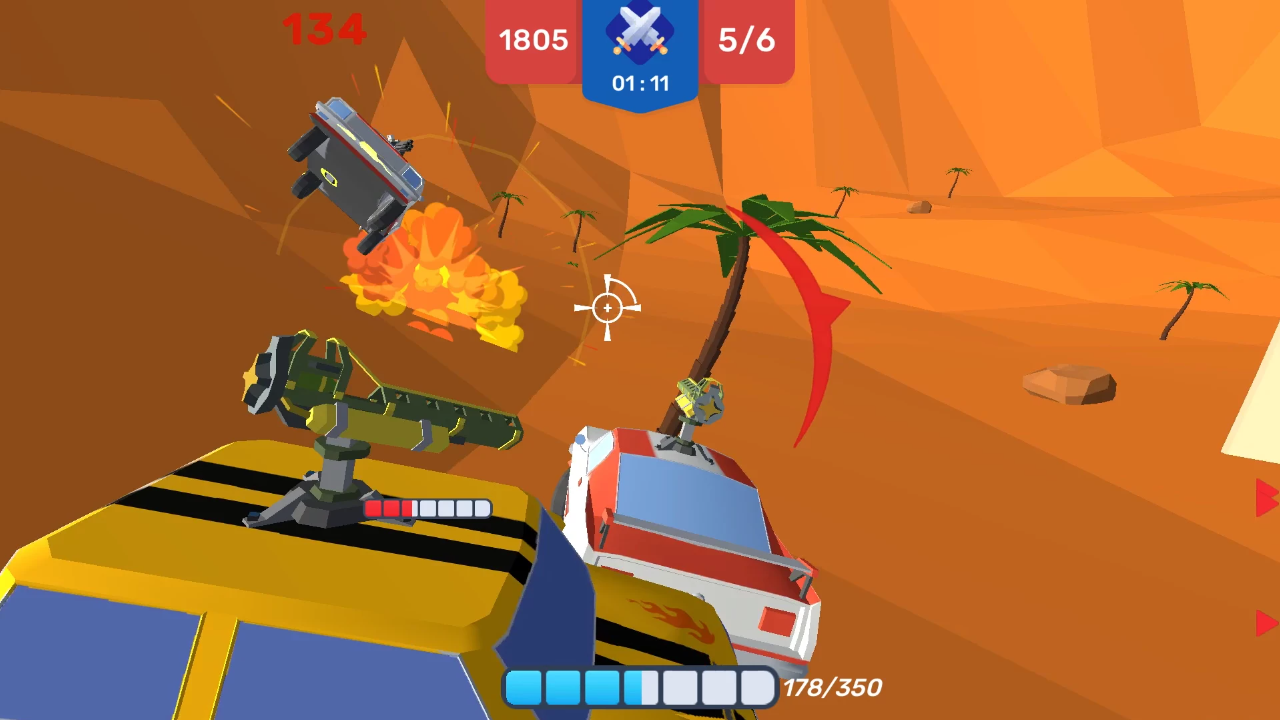Toggle the last empty segment of the ammo bar
The height and width of the screenshot is (720, 1280).
pyautogui.click(x=755, y=687)
